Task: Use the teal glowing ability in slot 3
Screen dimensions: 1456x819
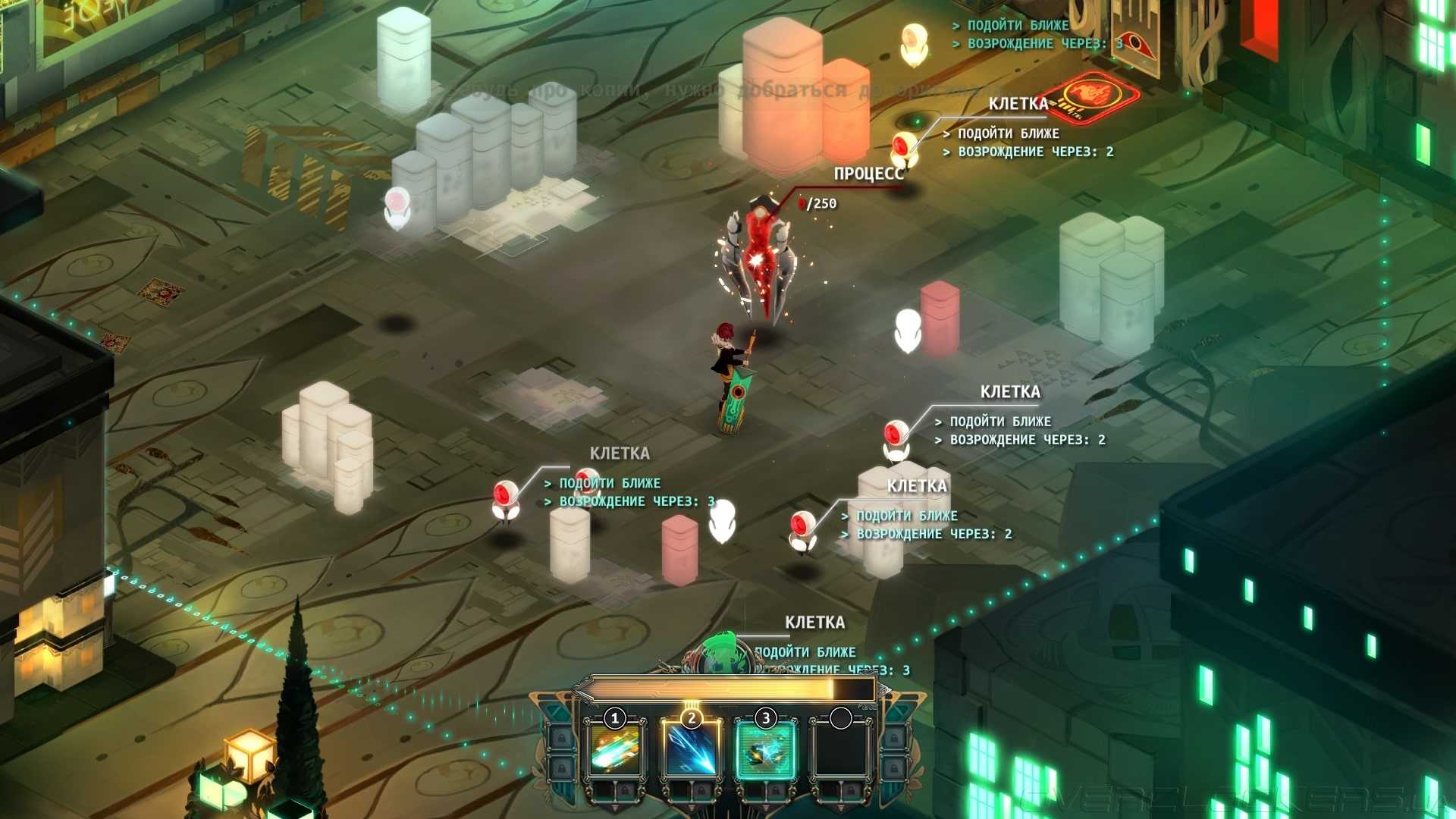Action: 765,749
